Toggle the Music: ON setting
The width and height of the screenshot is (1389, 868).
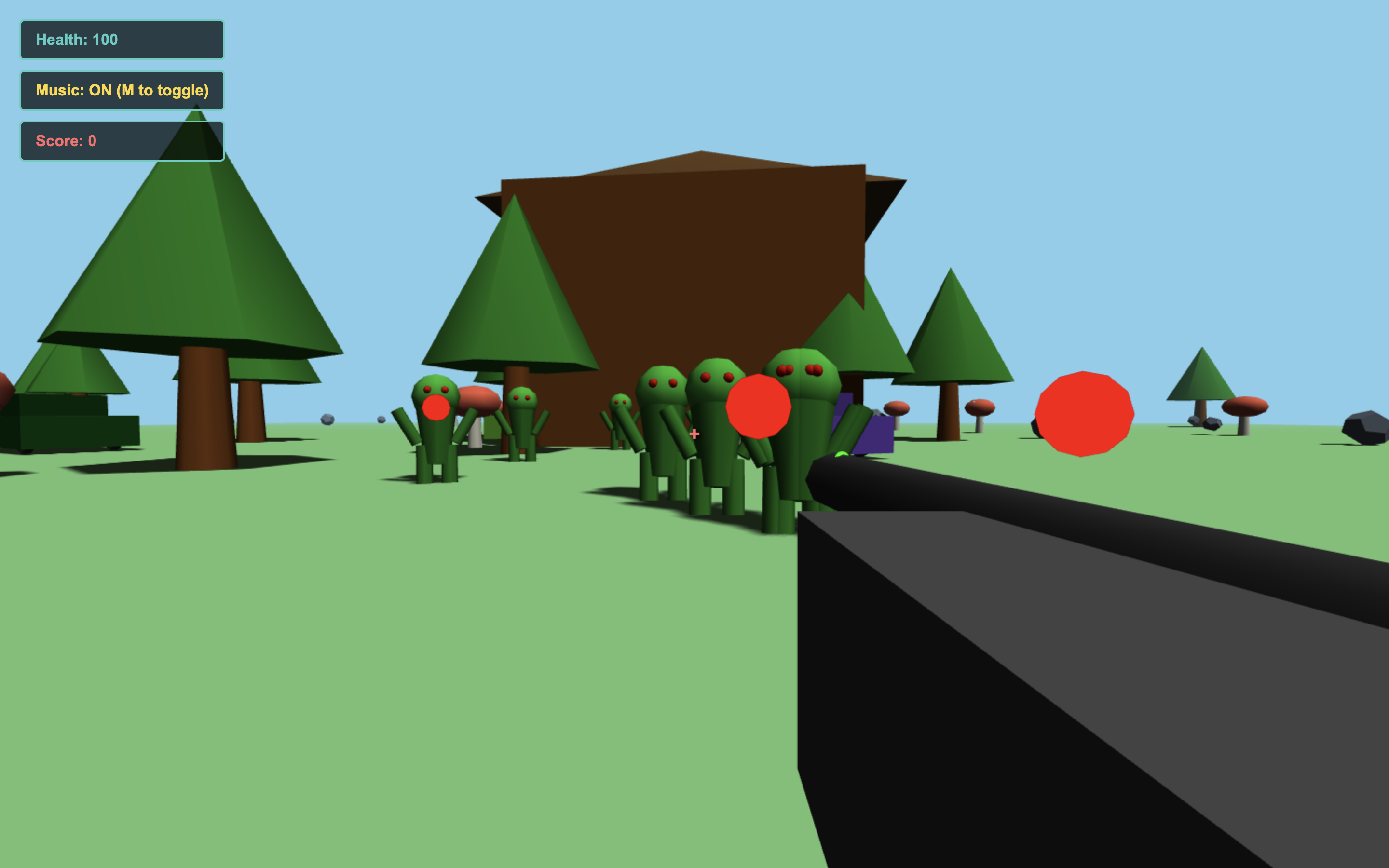coord(122,90)
